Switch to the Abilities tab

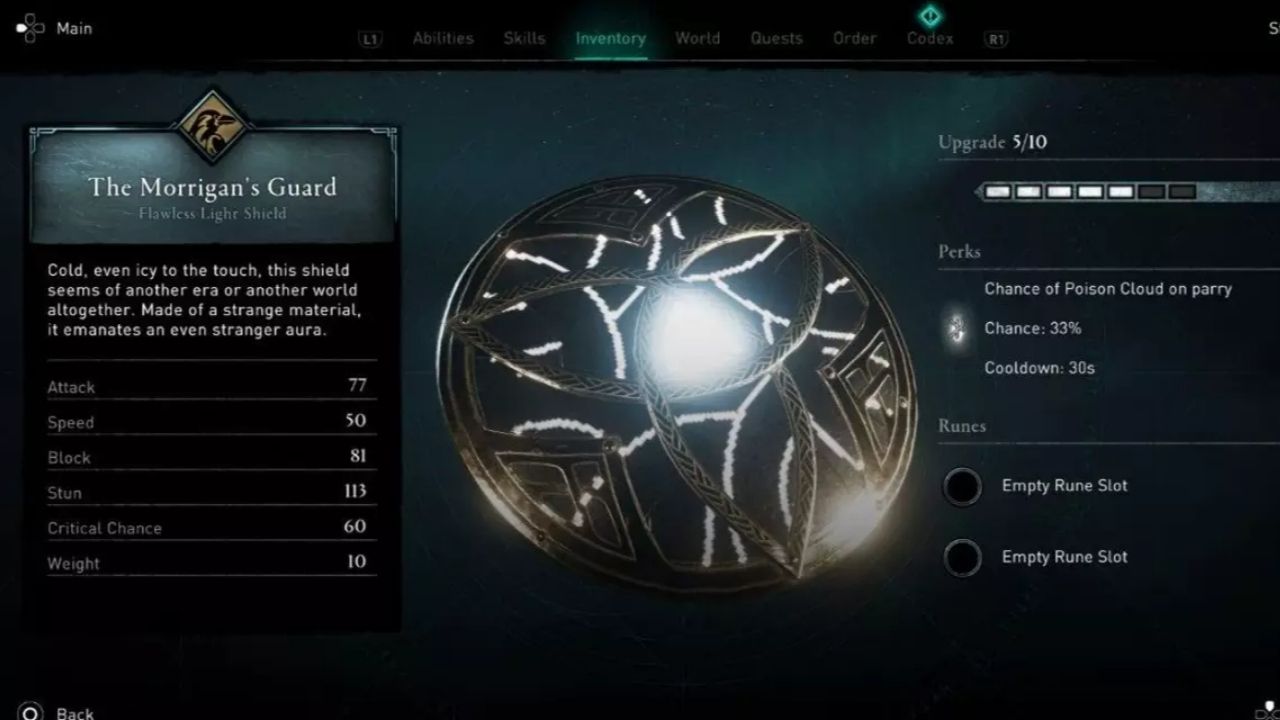click(x=443, y=38)
